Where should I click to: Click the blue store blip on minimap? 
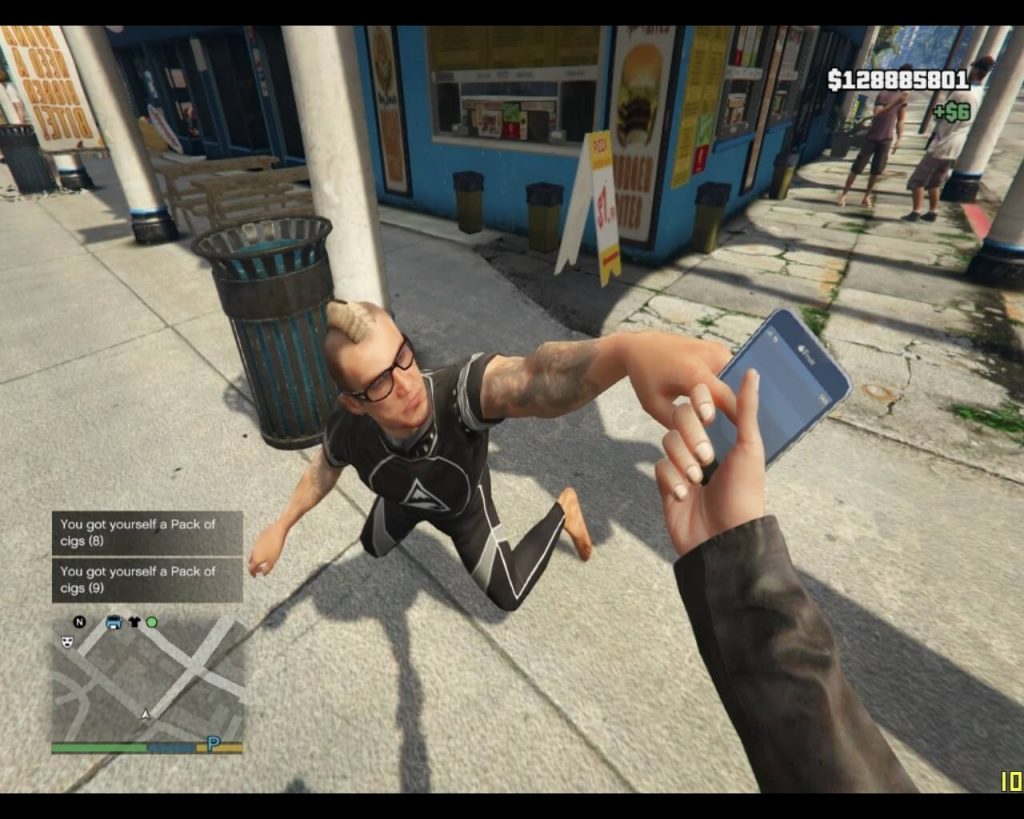(113, 622)
